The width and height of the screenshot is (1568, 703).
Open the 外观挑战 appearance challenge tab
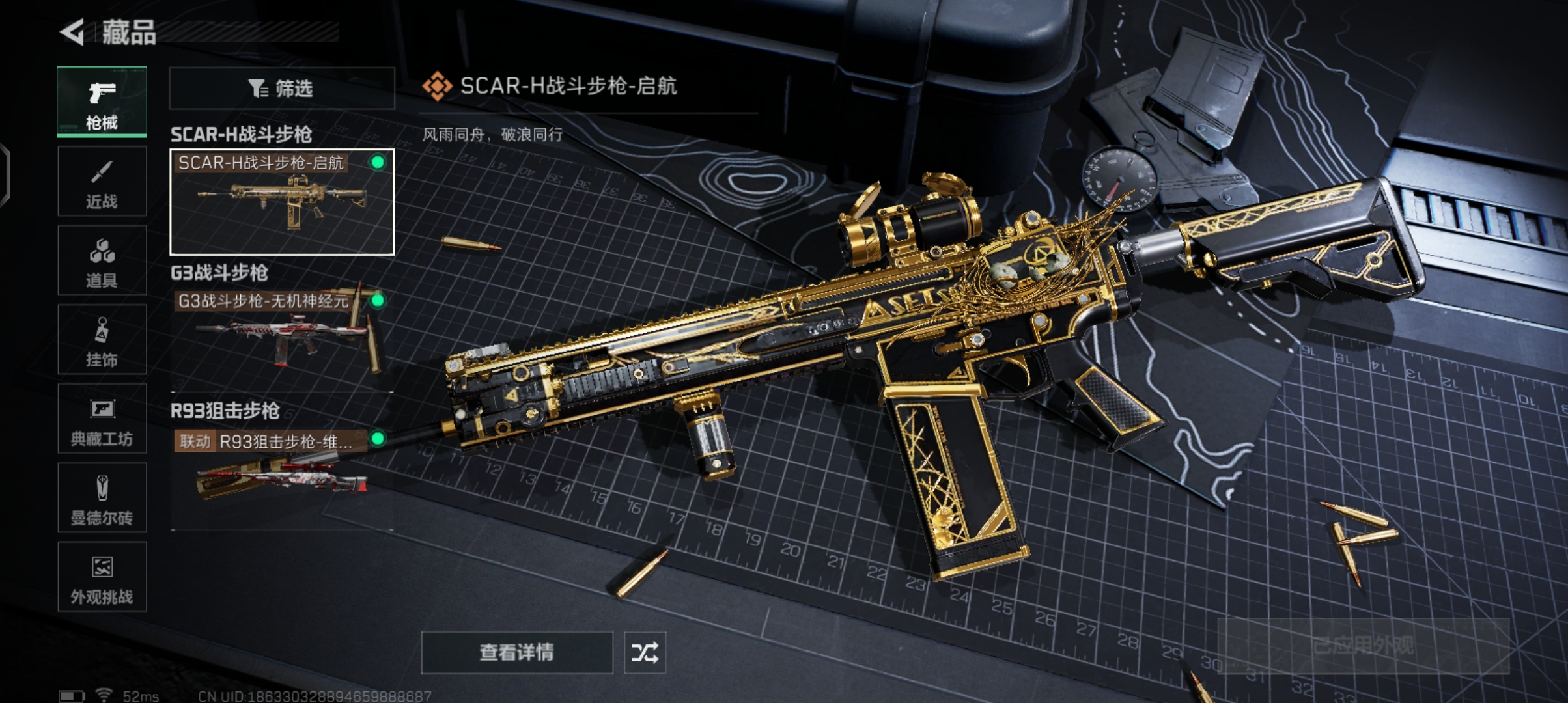coord(102,577)
